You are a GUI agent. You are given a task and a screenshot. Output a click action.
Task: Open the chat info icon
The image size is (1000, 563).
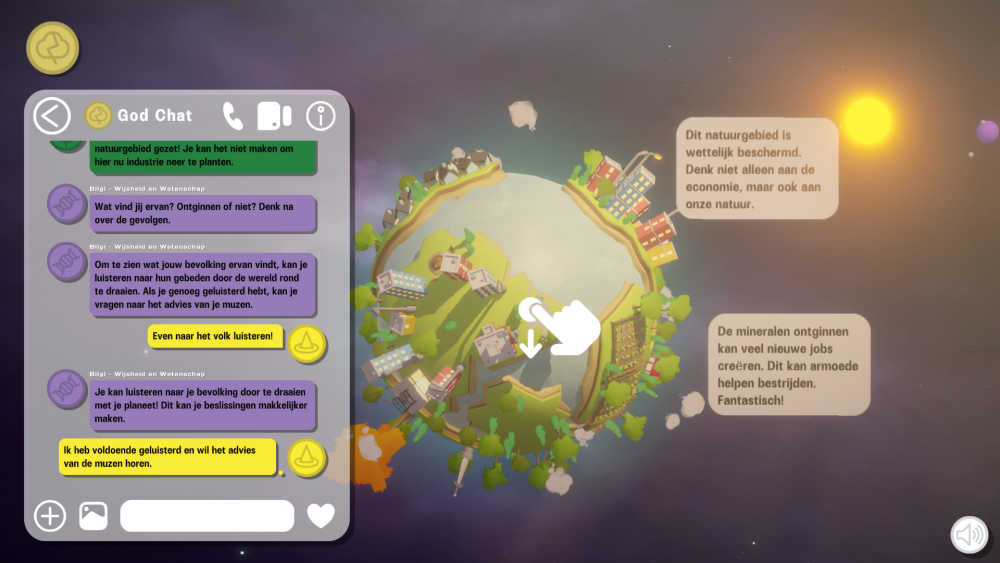(320, 116)
